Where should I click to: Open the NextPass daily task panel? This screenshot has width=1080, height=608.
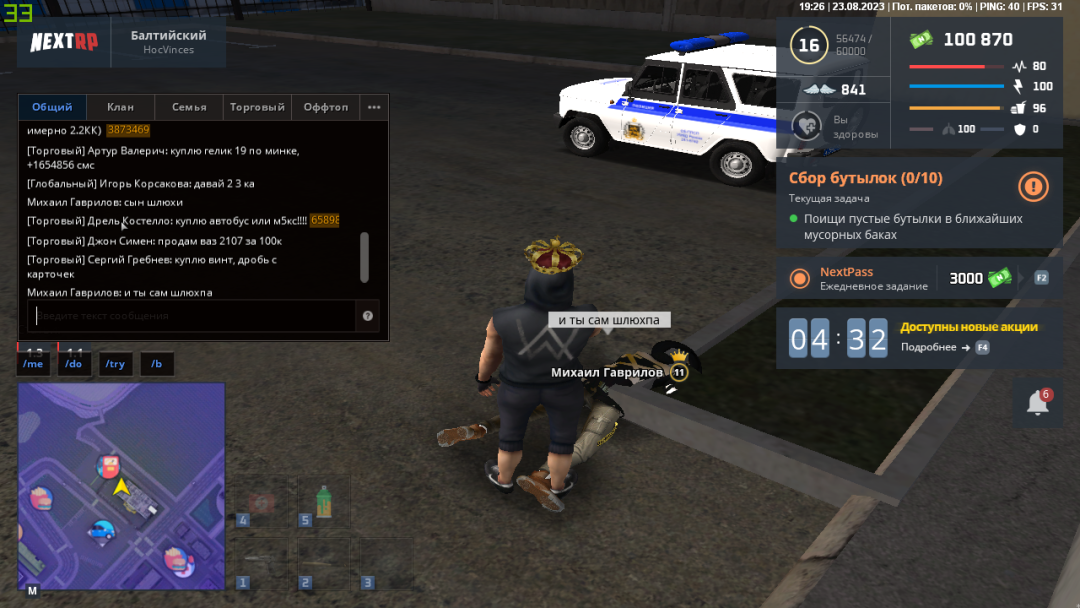[x=919, y=279]
